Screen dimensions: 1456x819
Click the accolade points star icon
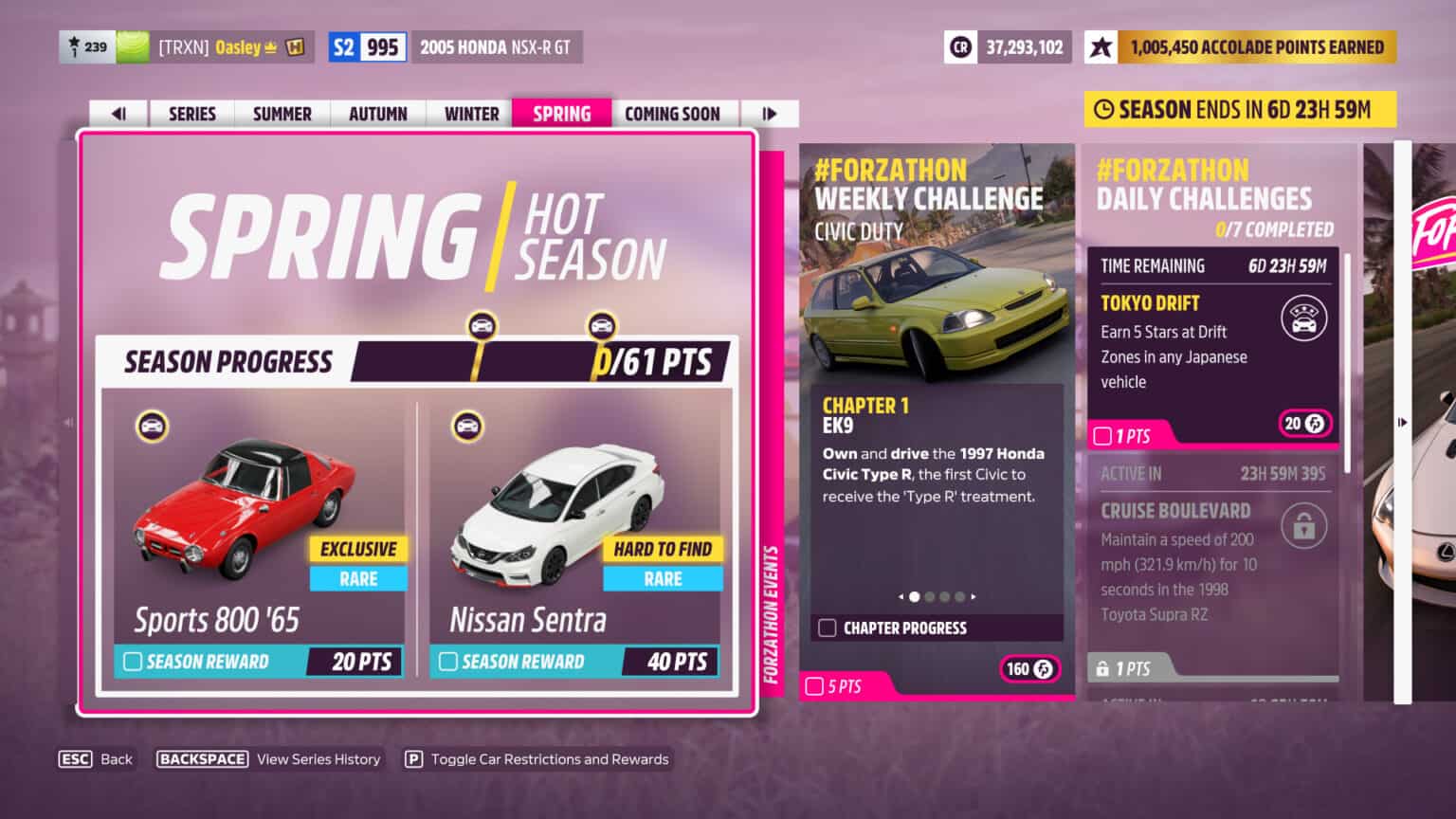1101,45
